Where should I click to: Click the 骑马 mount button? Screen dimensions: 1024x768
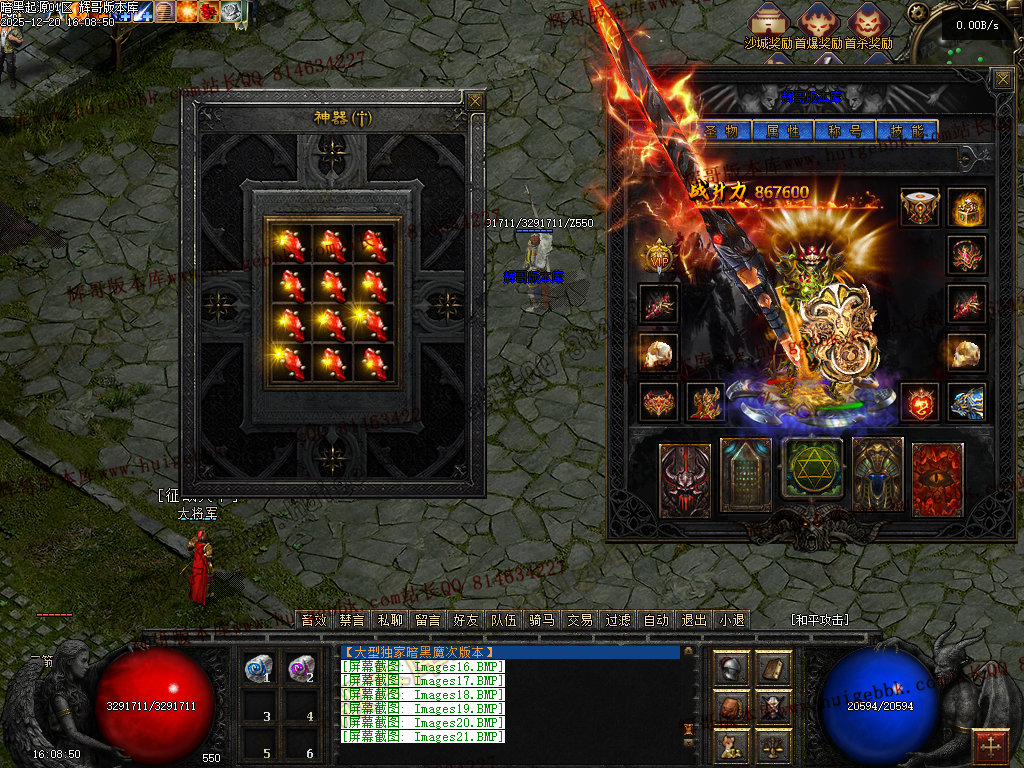542,620
